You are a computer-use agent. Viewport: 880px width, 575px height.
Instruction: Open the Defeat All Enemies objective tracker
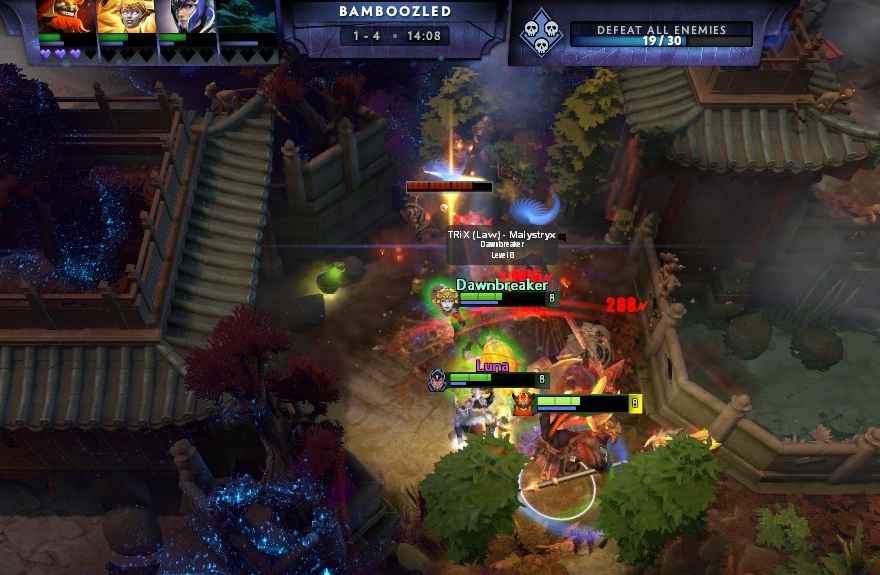(x=660, y=35)
